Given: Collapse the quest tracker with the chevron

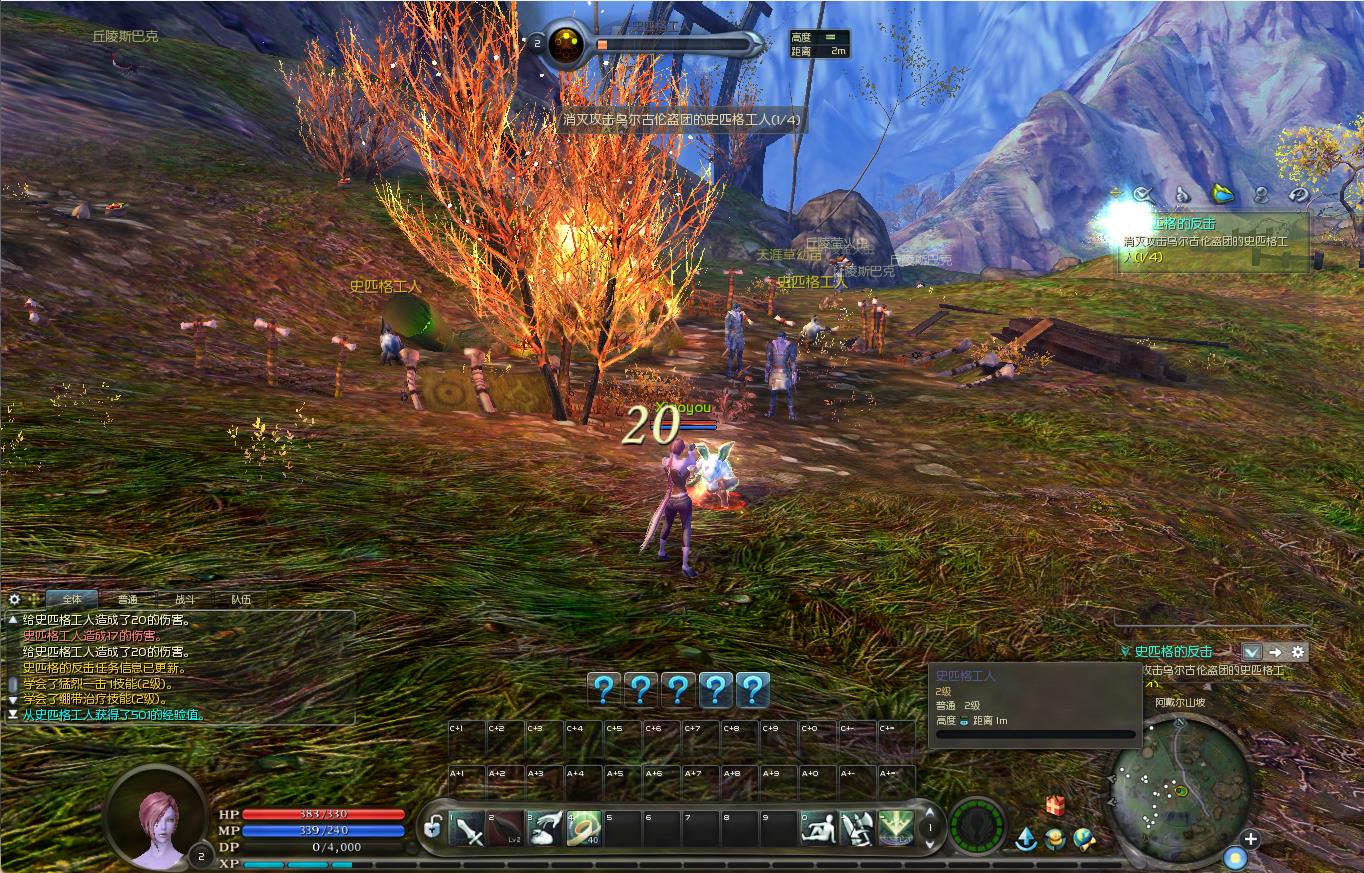Looking at the screenshot, I should (x=1253, y=652).
